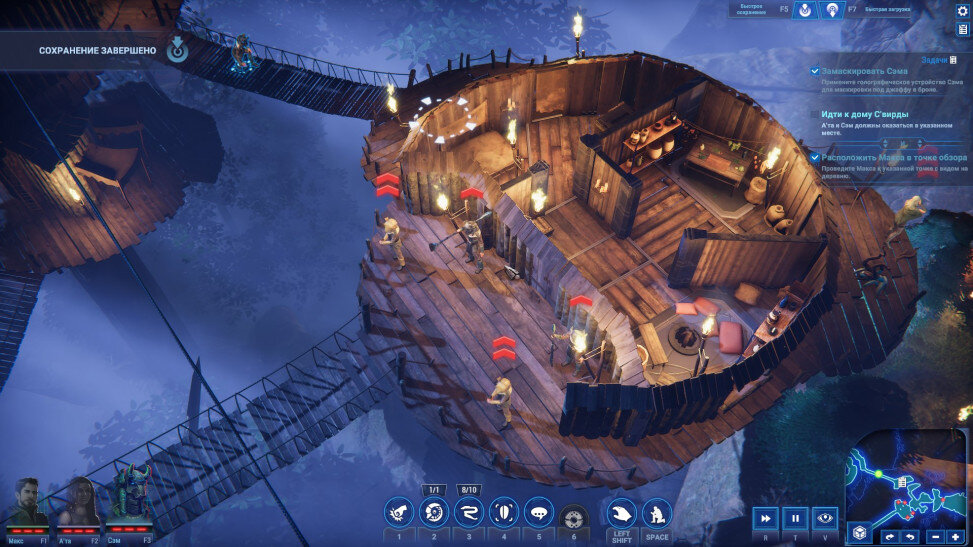Click the quick load button
This screenshot has width=973, height=547.
click(x=831, y=10)
